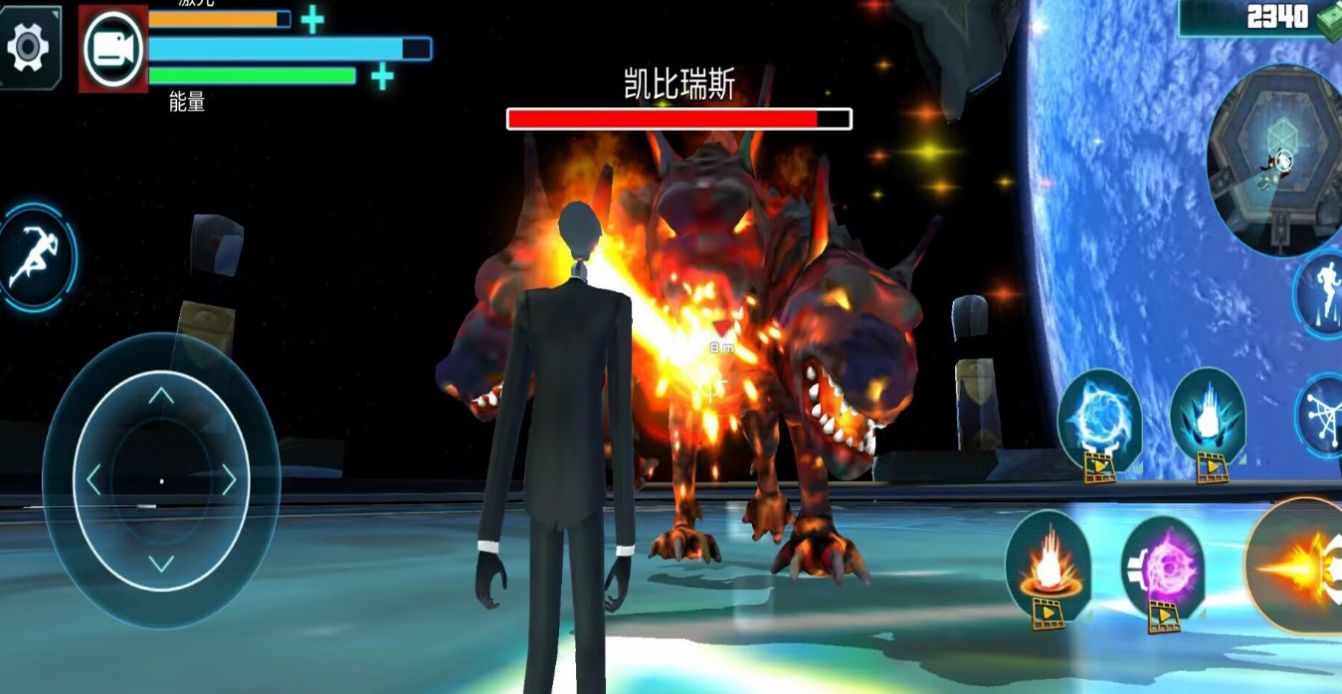
Task: Click the plus beside the green energy bar
Action: tap(382, 76)
